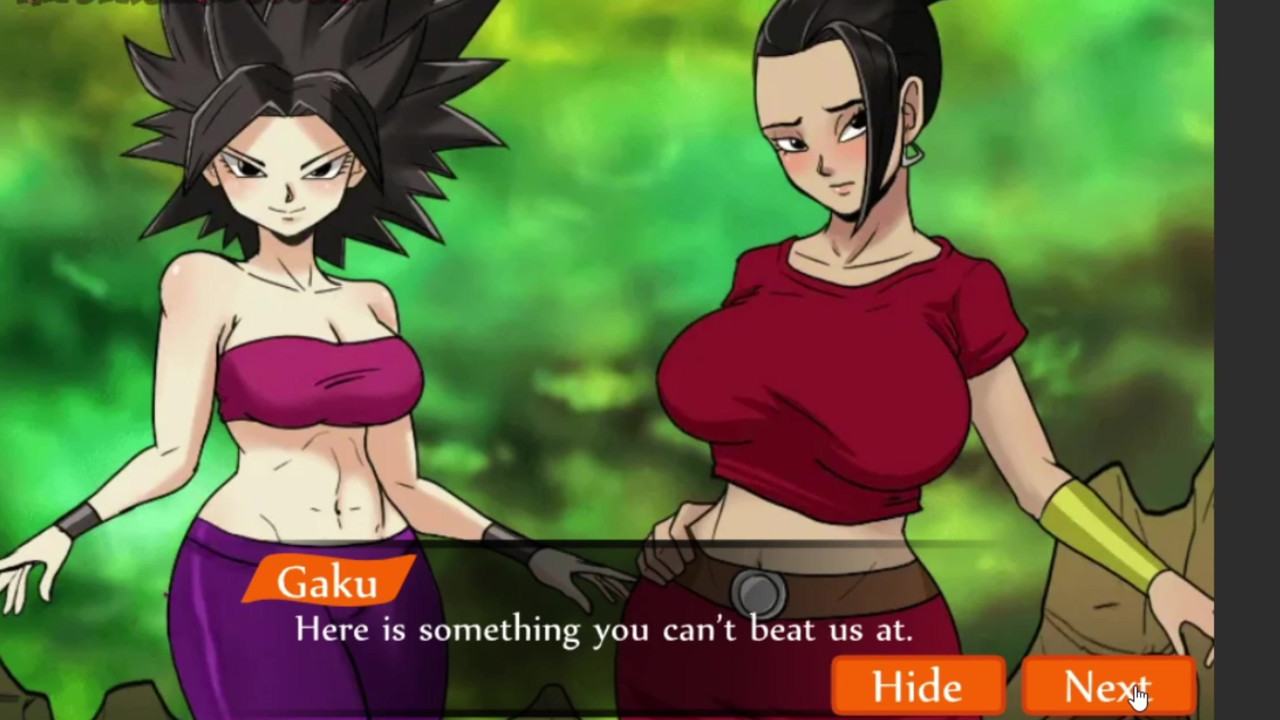
Task: Click the belt buckle on the right character
Action: point(757,594)
